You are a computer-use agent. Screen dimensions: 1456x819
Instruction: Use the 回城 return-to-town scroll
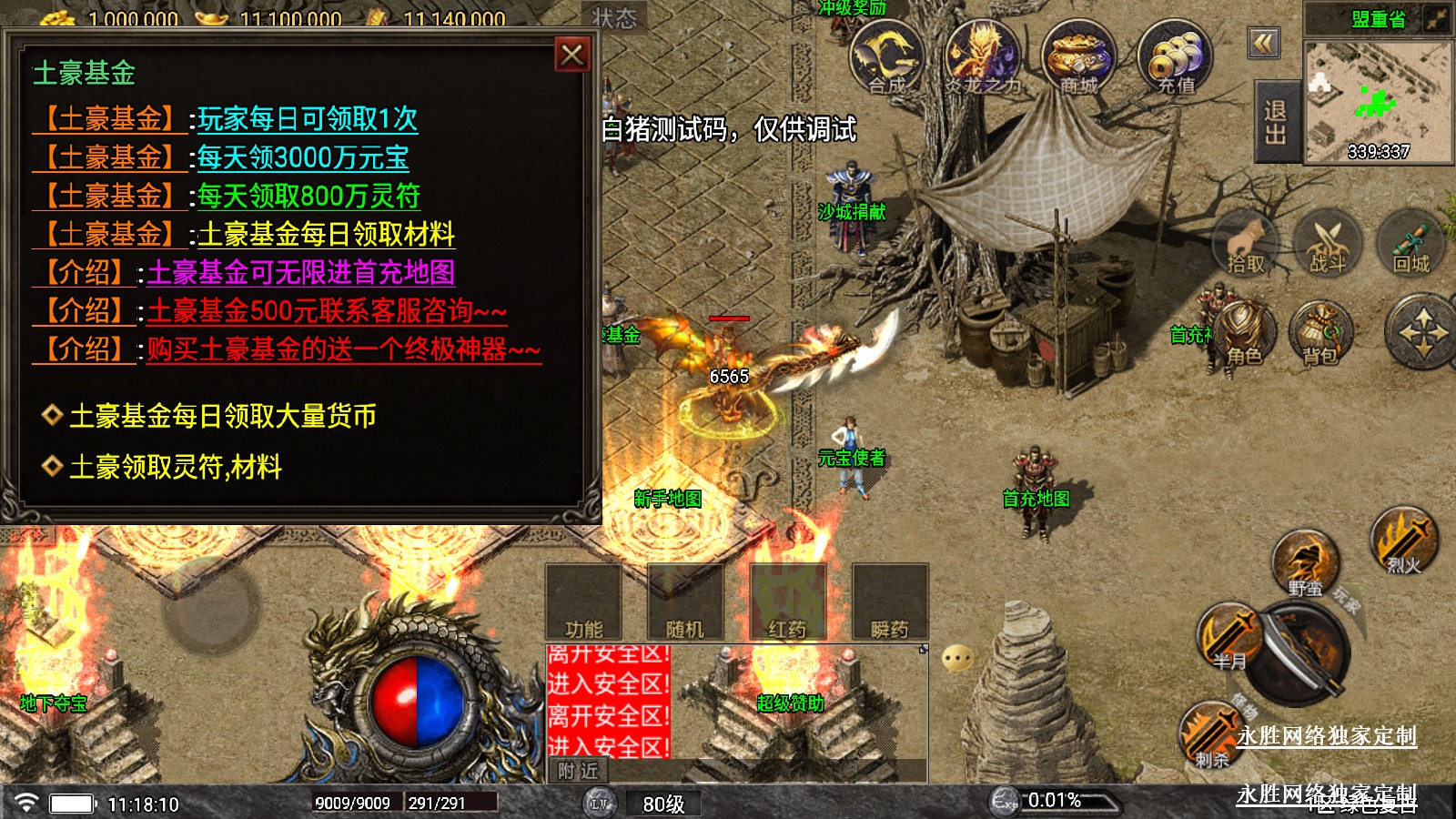(x=1410, y=243)
